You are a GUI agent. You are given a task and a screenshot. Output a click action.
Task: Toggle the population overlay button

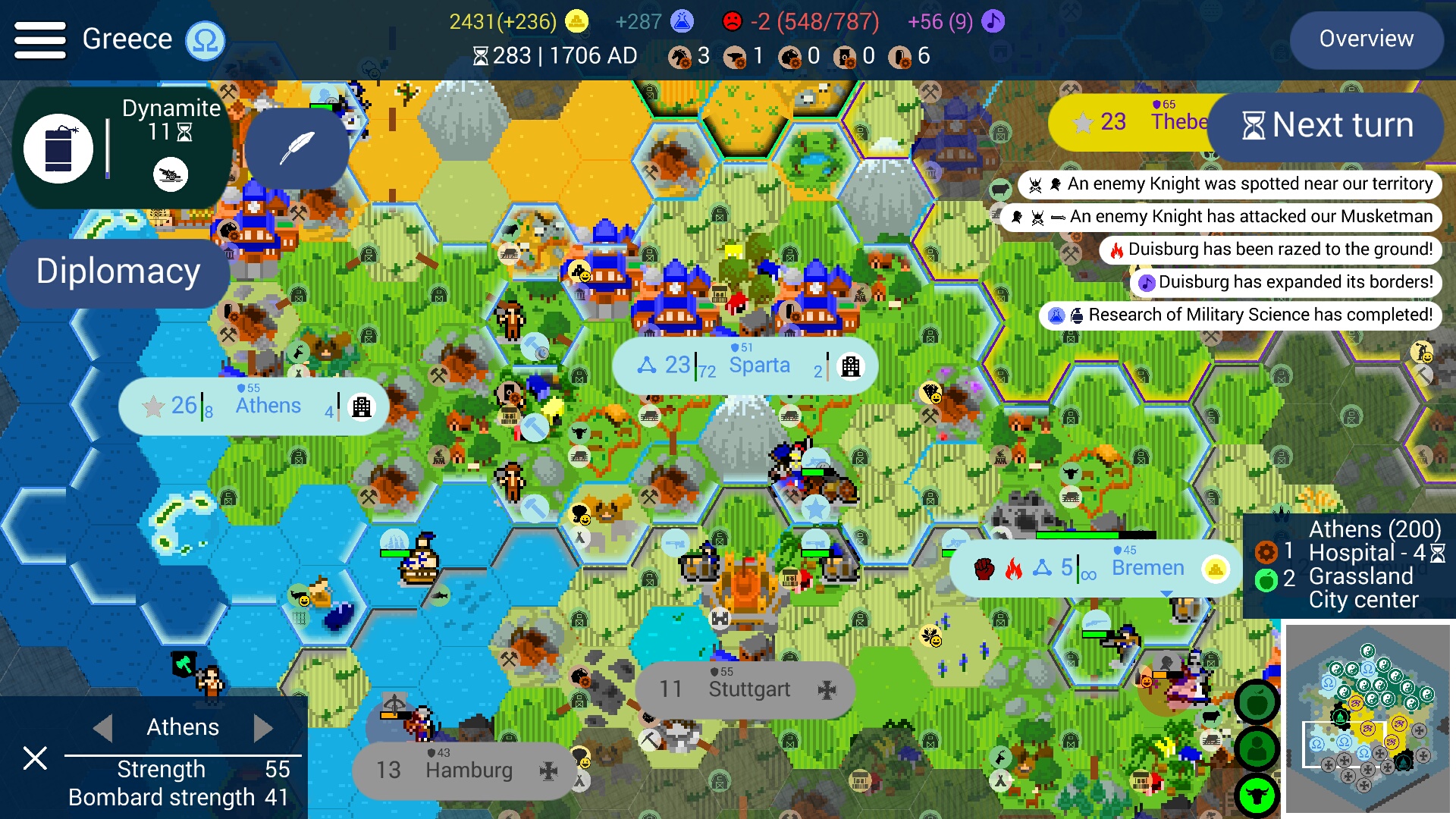tap(1257, 747)
